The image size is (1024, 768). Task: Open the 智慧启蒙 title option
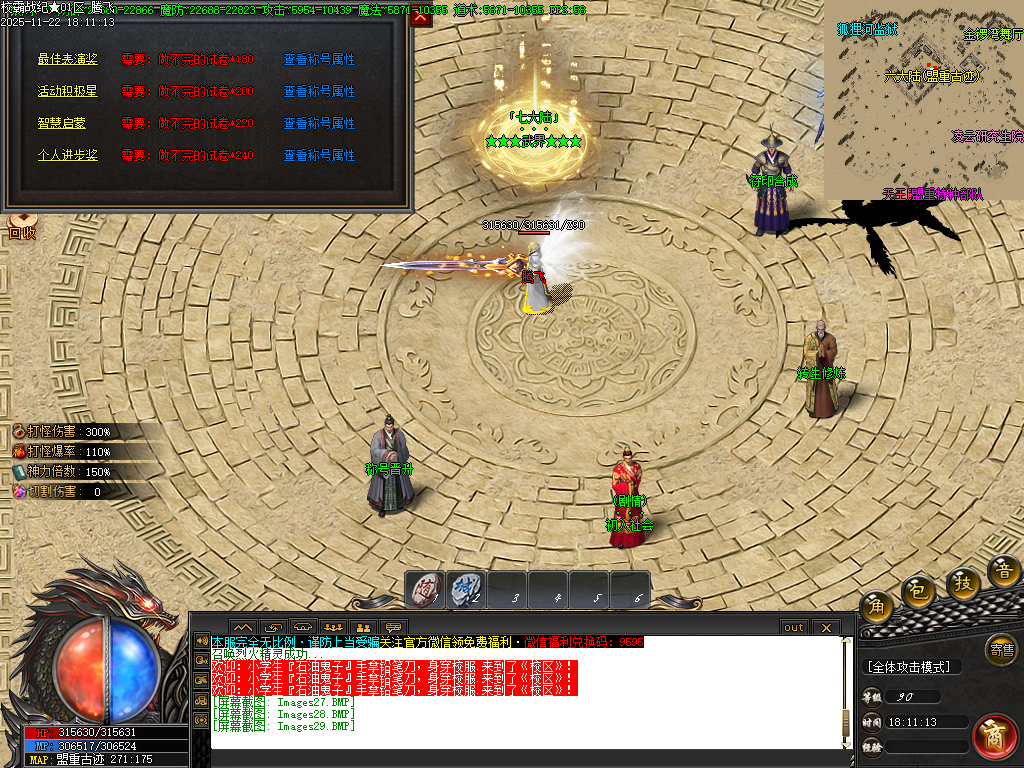click(x=61, y=123)
